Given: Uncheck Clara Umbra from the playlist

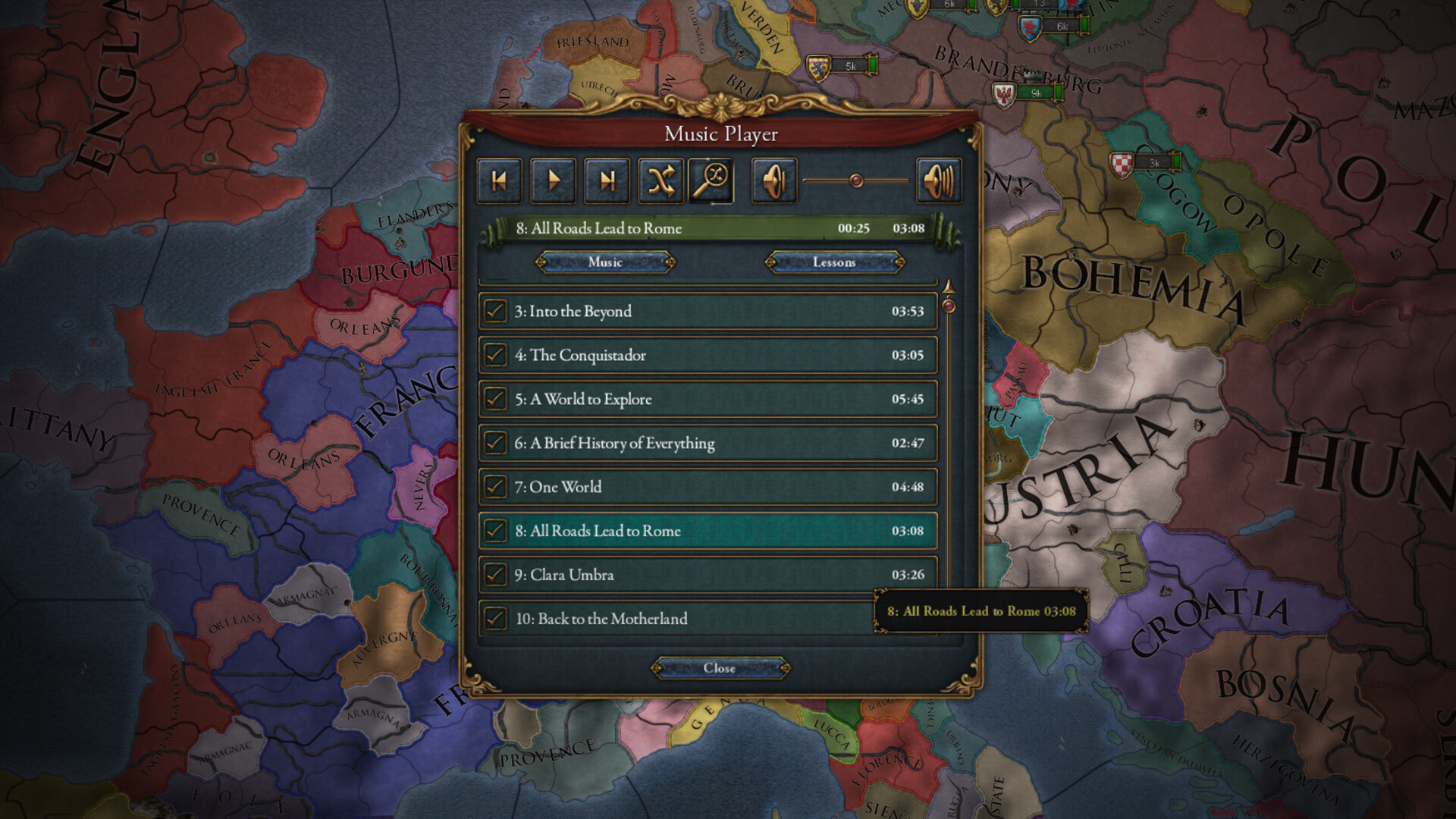Looking at the screenshot, I should coord(497,575).
